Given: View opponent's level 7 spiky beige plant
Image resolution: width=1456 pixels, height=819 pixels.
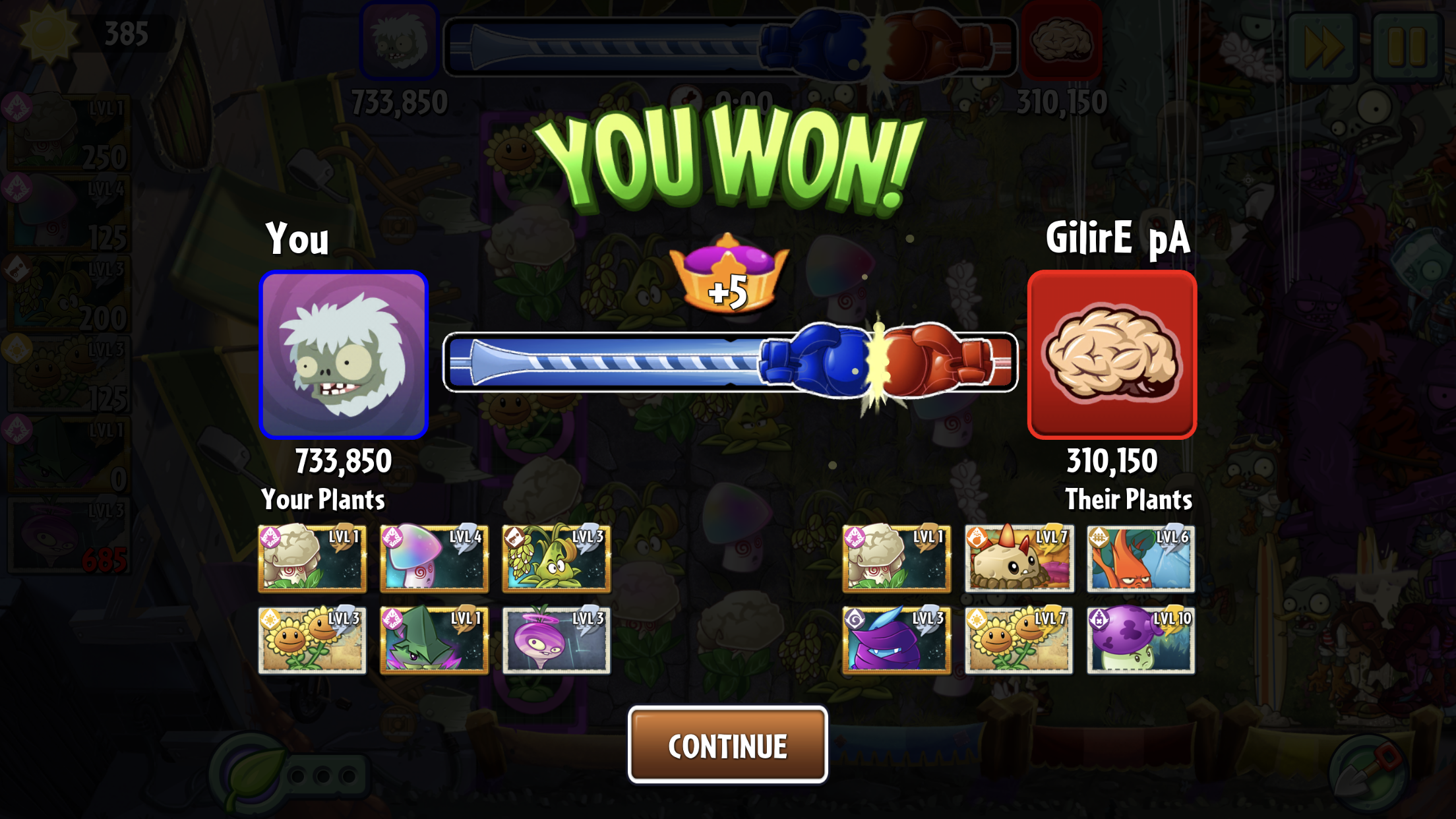Looking at the screenshot, I should [x=1019, y=558].
